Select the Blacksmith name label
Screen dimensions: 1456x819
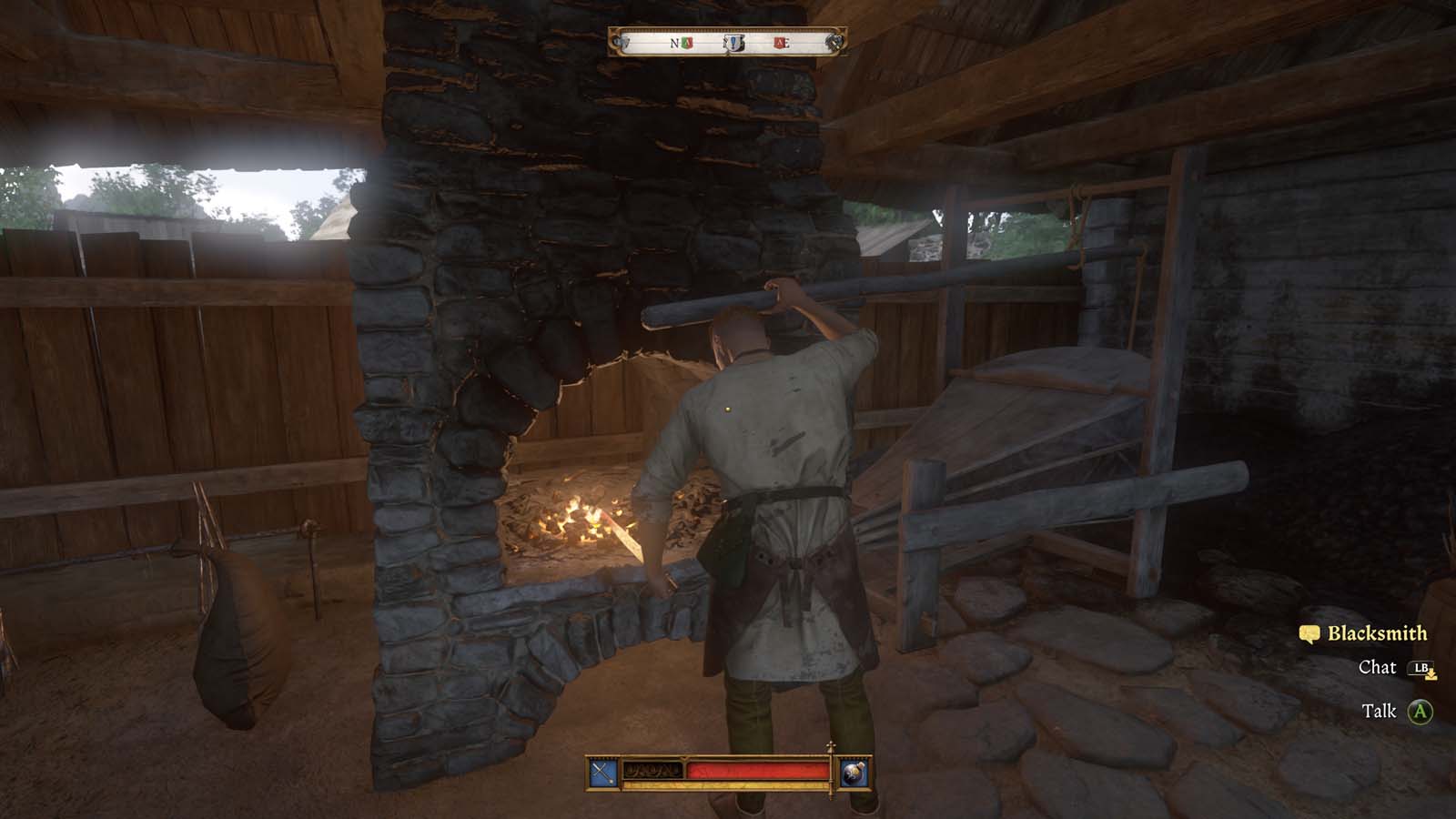coord(1379,633)
